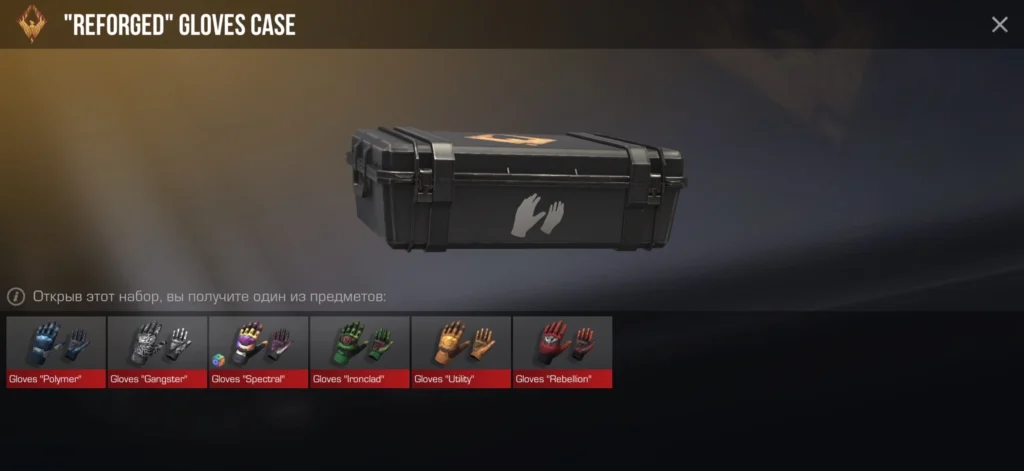1024x471 pixels.
Task: Click the info icon beside the case description
Action: pyautogui.click(x=16, y=297)
